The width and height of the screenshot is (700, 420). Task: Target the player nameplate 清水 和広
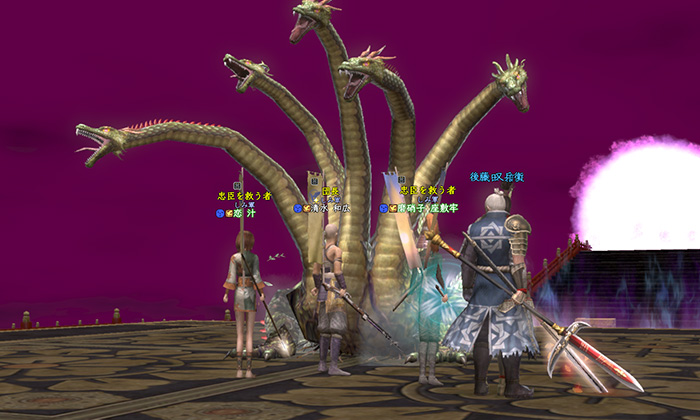point(331,208)
